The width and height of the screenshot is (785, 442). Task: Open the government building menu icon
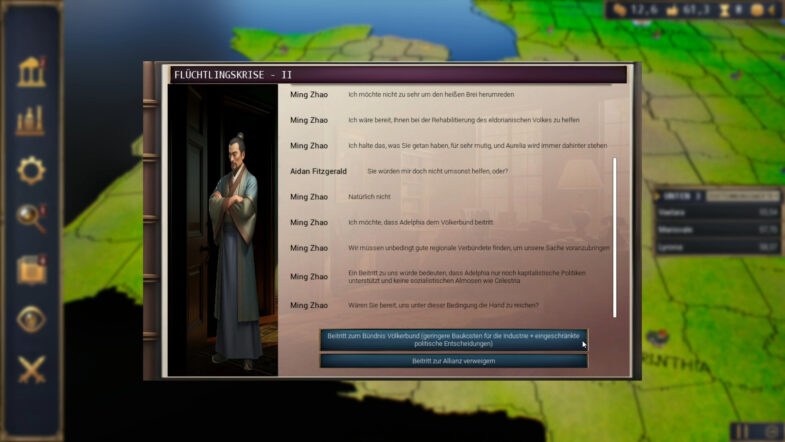[31, 72]
